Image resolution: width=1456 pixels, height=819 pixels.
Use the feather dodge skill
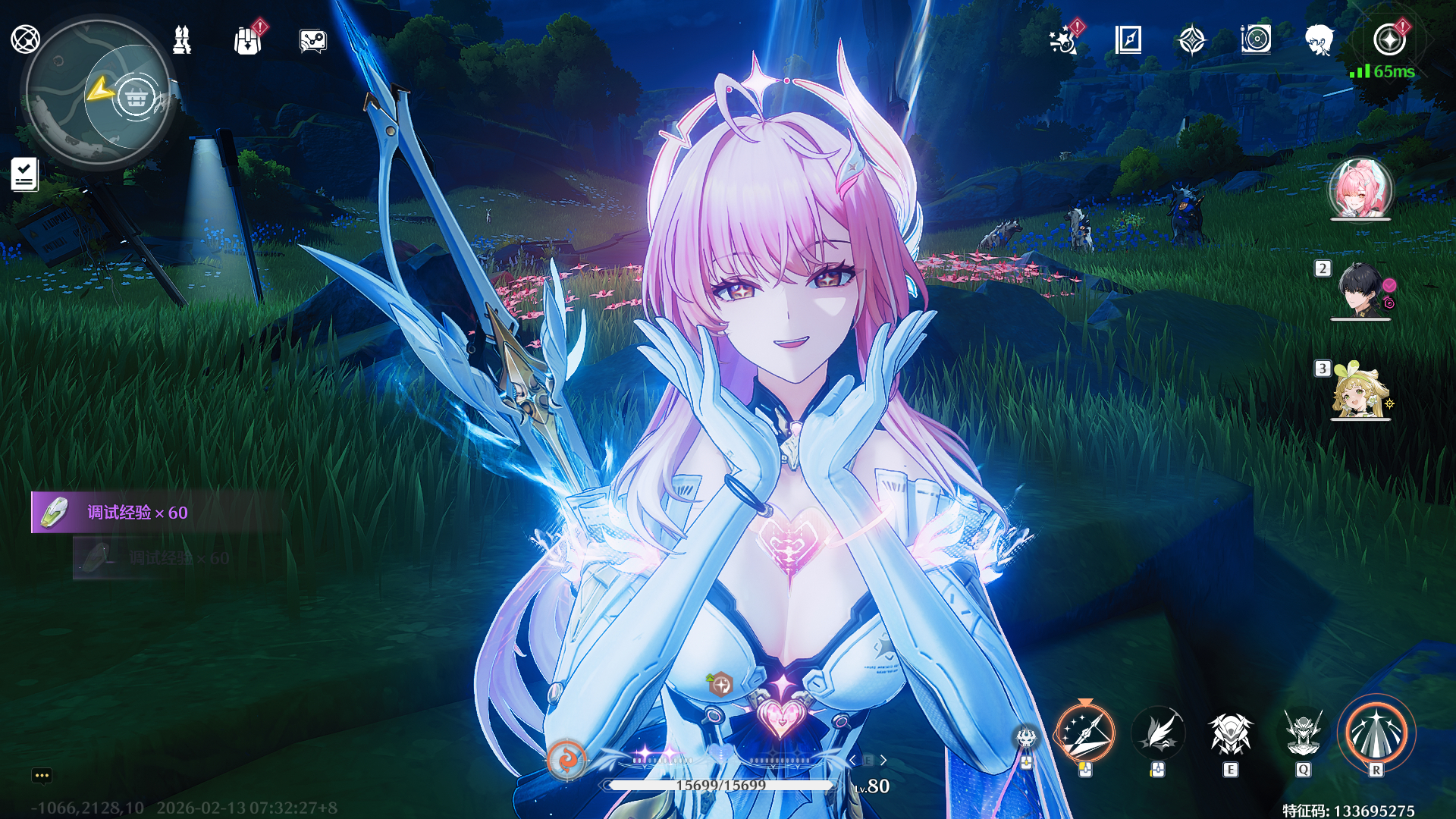[1158, 733]
